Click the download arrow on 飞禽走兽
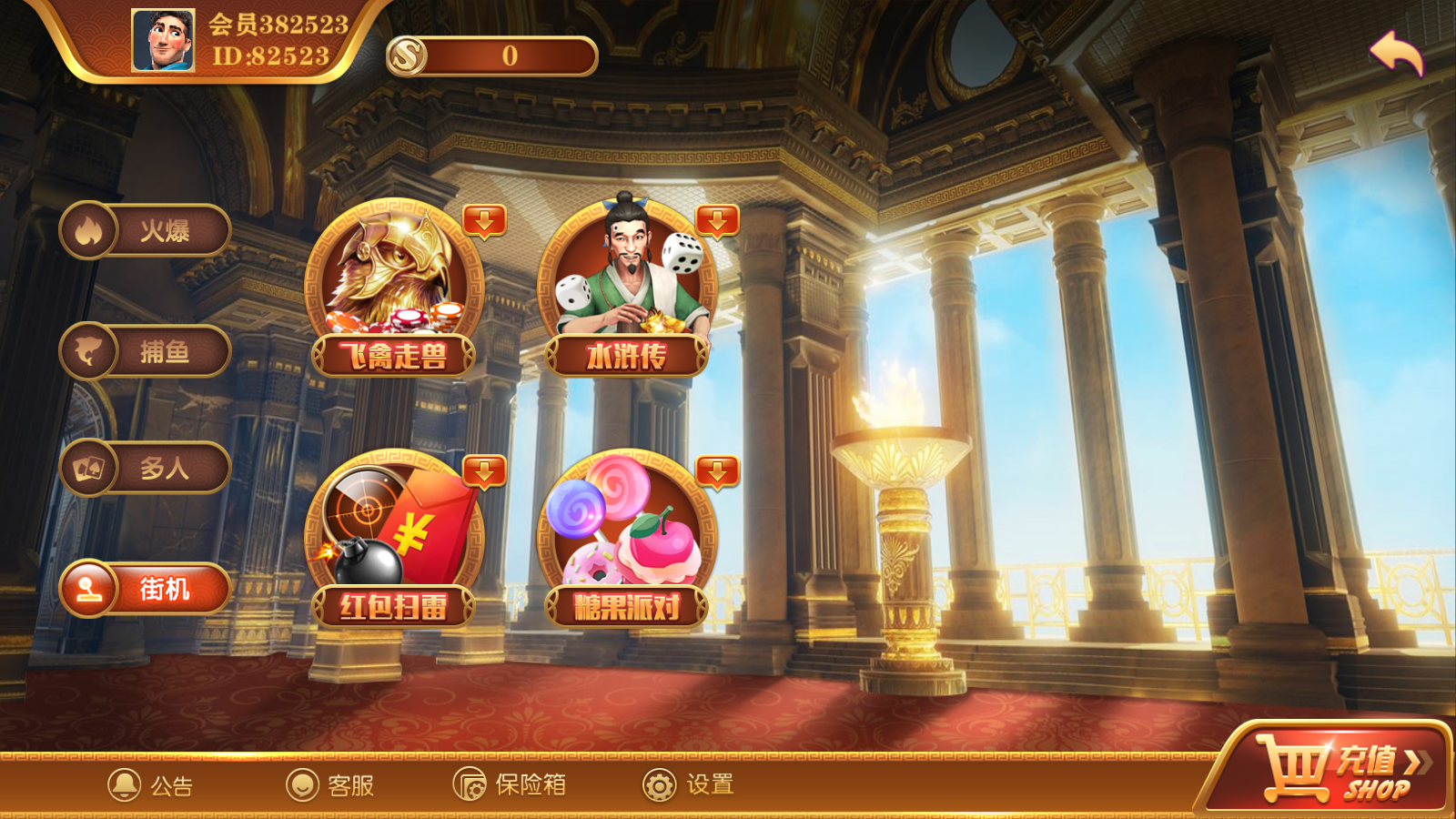 coord(486,221)
